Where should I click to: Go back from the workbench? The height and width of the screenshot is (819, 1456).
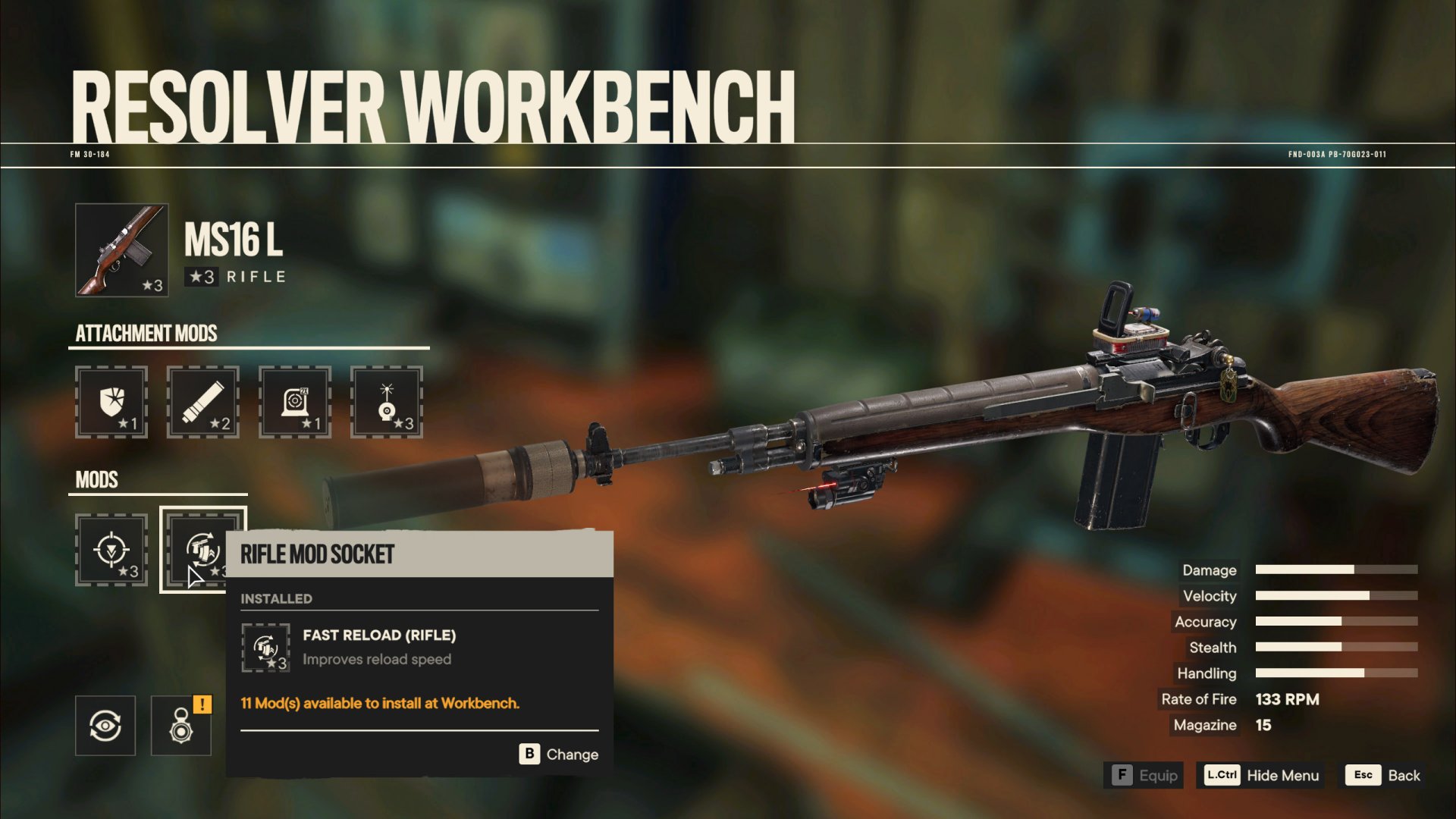pos(1383,775)
